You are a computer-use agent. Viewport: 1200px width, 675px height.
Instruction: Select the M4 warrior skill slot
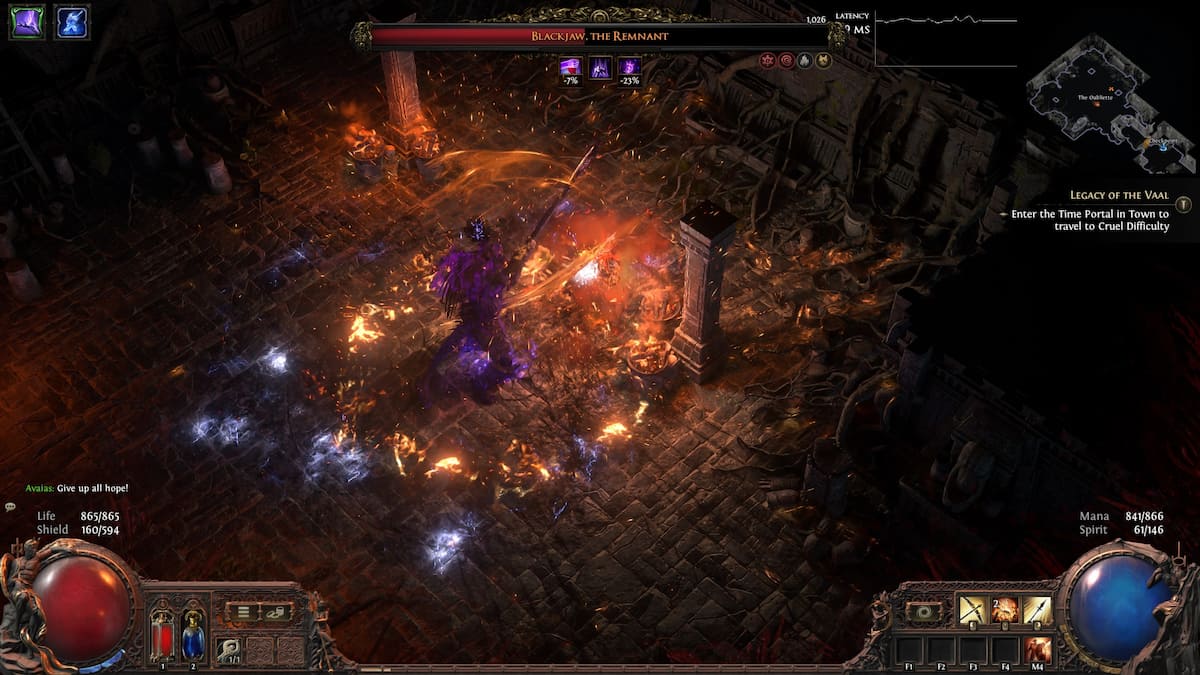[x=1037, y=650]
